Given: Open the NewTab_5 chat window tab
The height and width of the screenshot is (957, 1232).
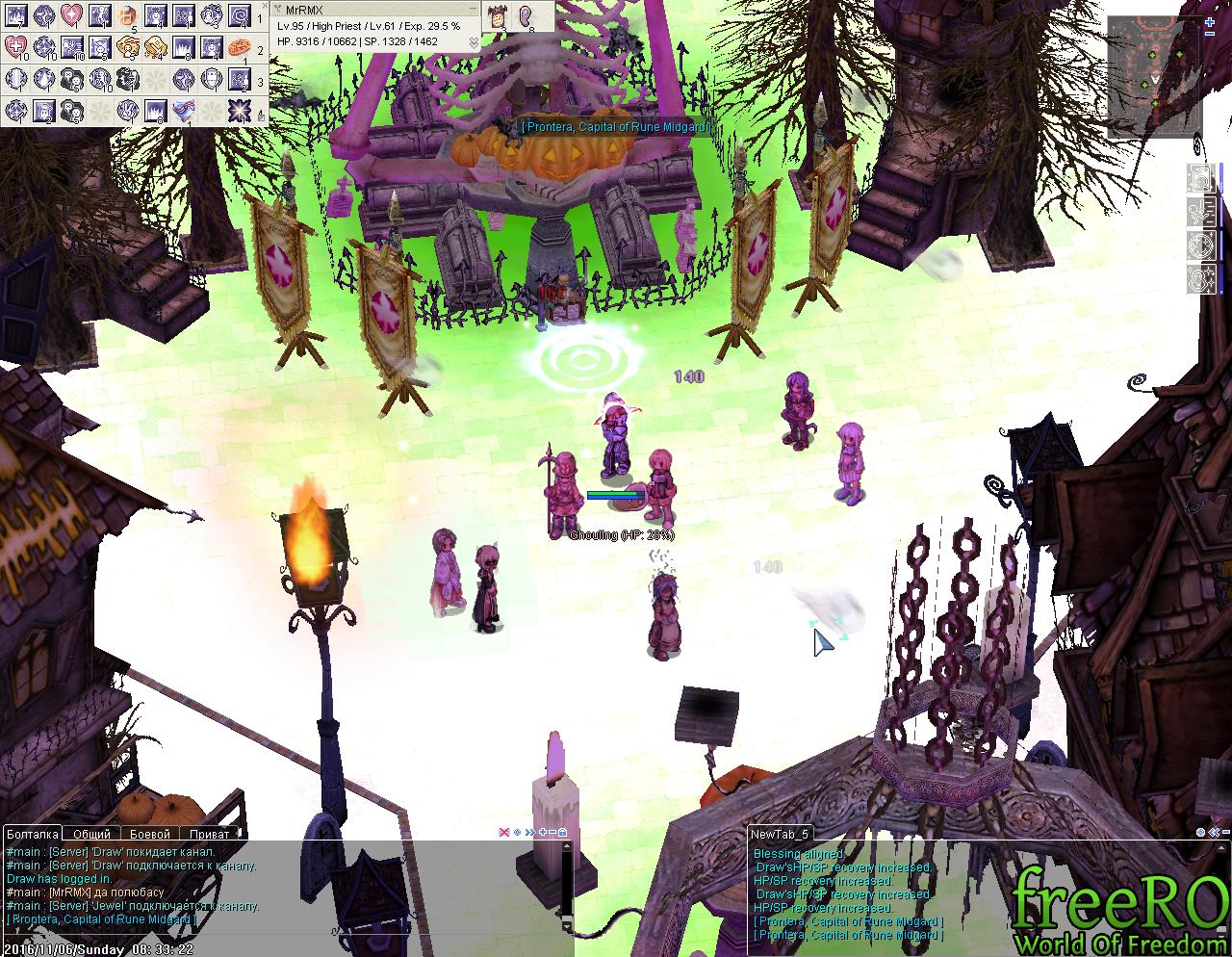Looking at the screenshot, I should click(x=780, y=834).
